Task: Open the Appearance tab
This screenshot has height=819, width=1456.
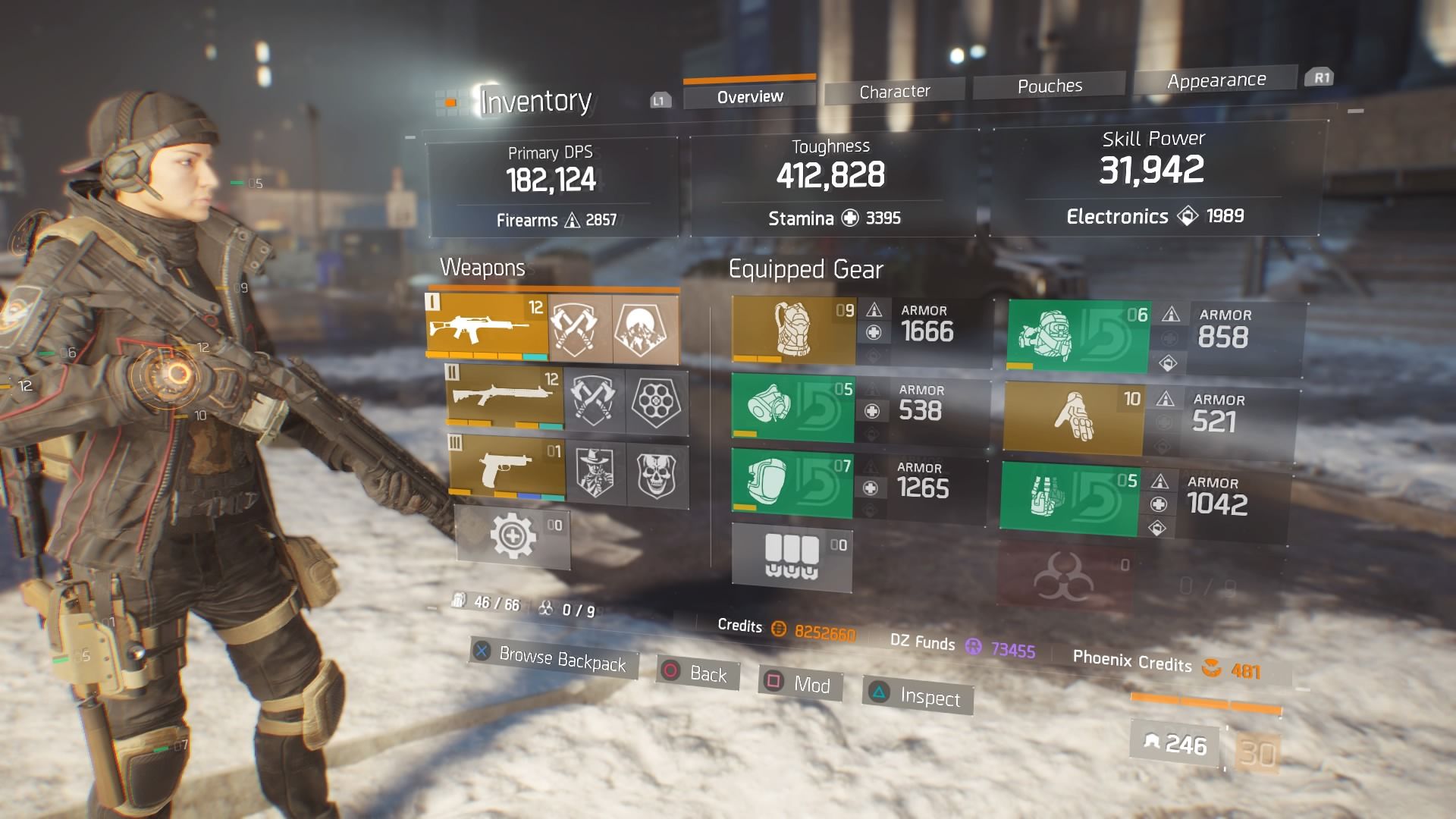Action: click(1216, 80)
